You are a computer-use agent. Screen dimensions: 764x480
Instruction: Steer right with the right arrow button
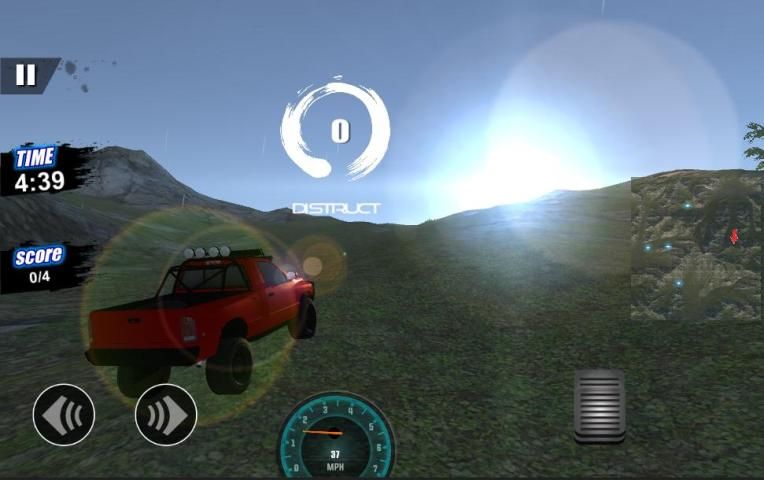166,414
